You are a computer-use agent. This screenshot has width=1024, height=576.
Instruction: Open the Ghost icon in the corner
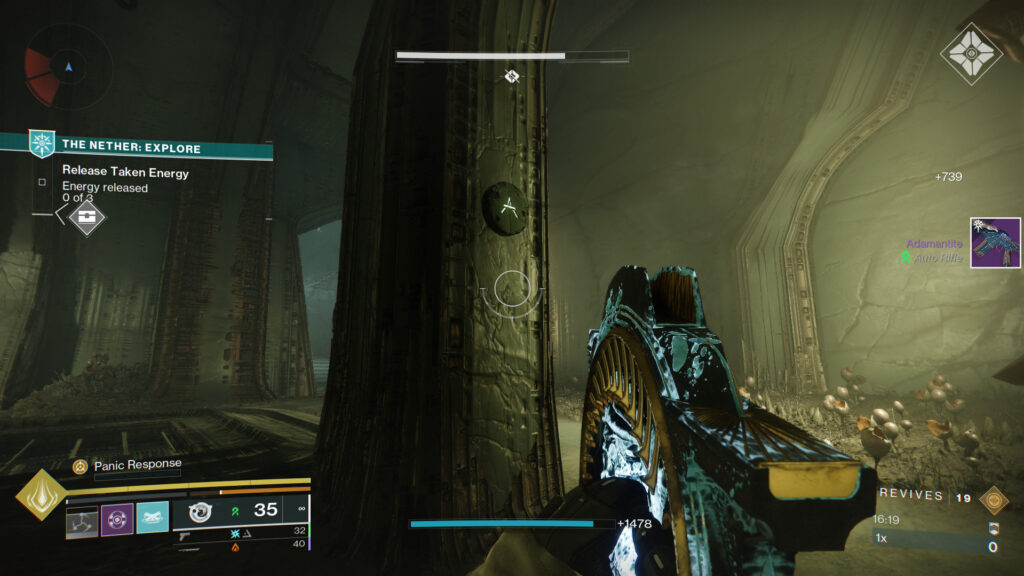point(971,54)
